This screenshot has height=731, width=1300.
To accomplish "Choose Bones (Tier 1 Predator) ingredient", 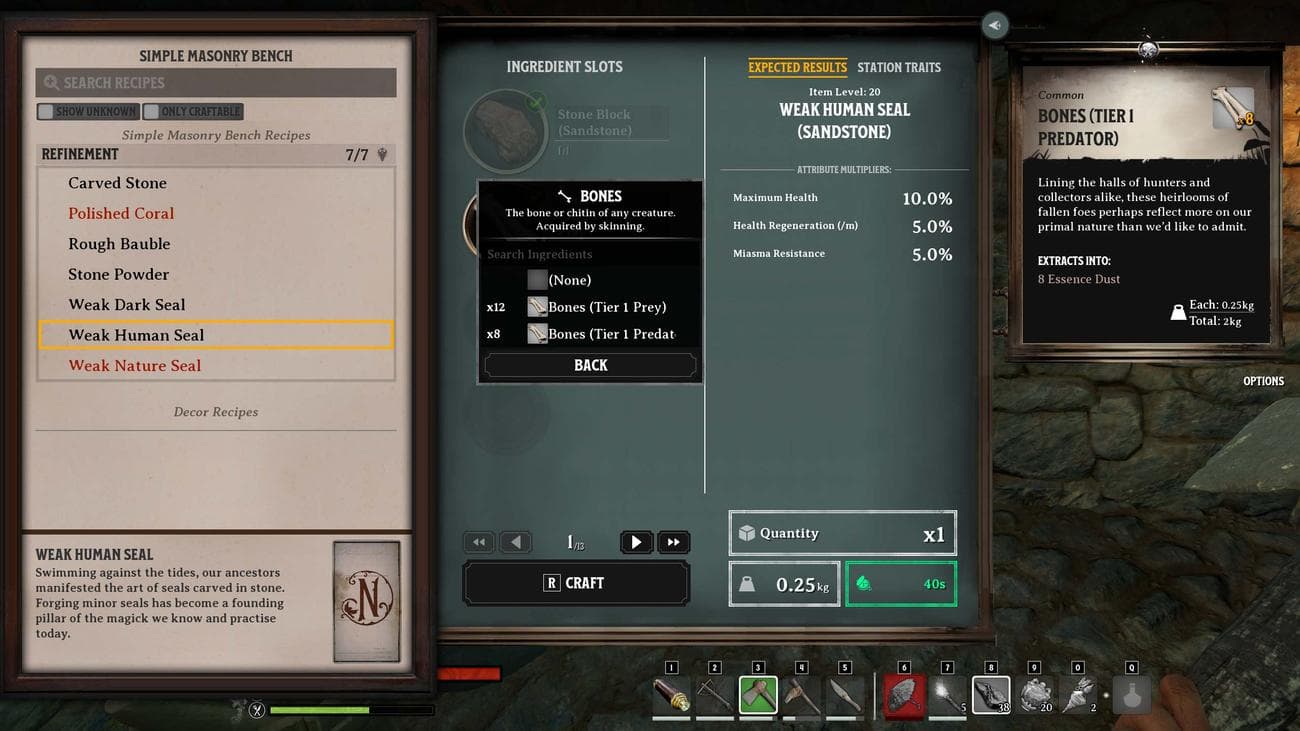I will click(610, 334).
